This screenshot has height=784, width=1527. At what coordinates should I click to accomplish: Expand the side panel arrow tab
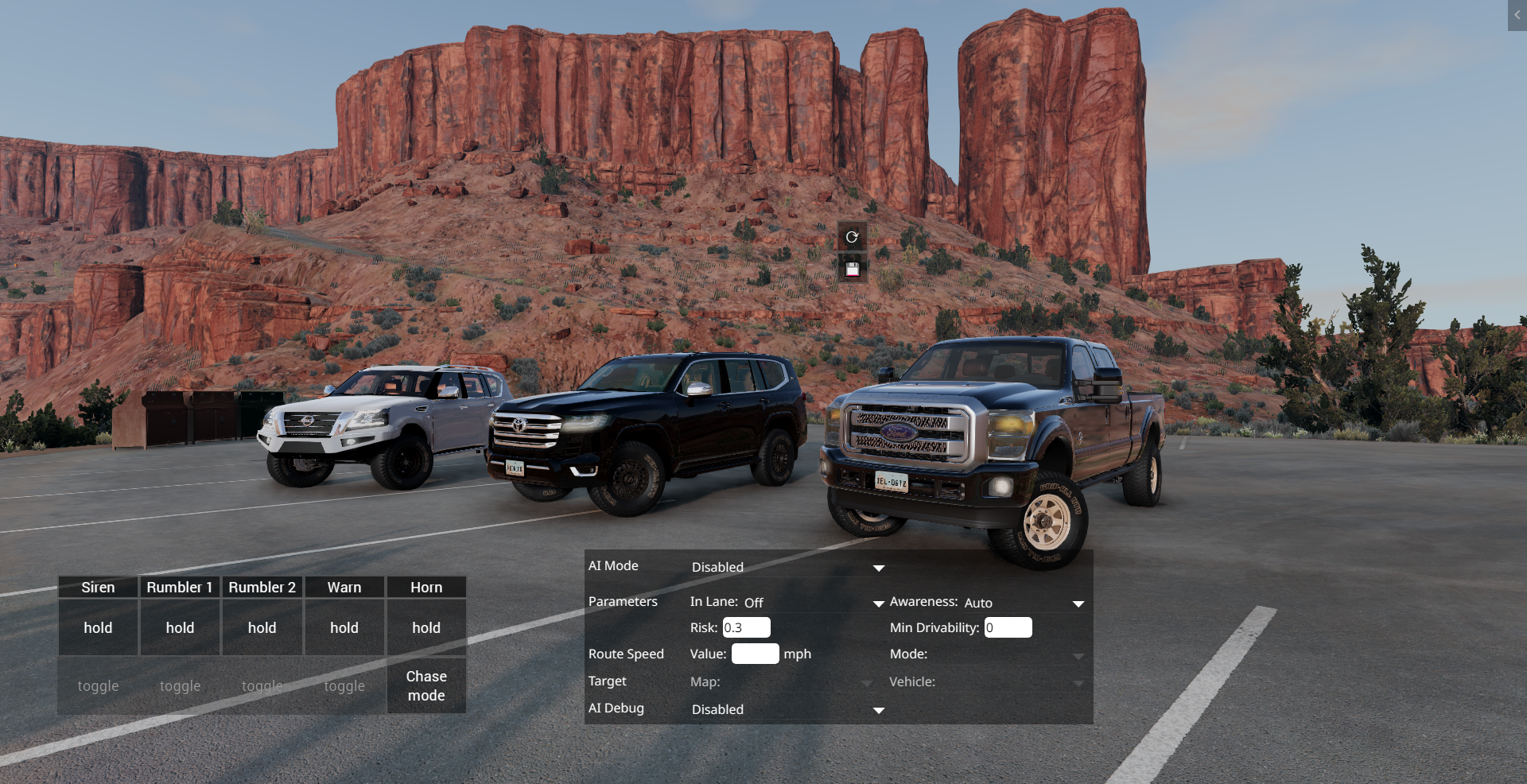coord(1517,15)
